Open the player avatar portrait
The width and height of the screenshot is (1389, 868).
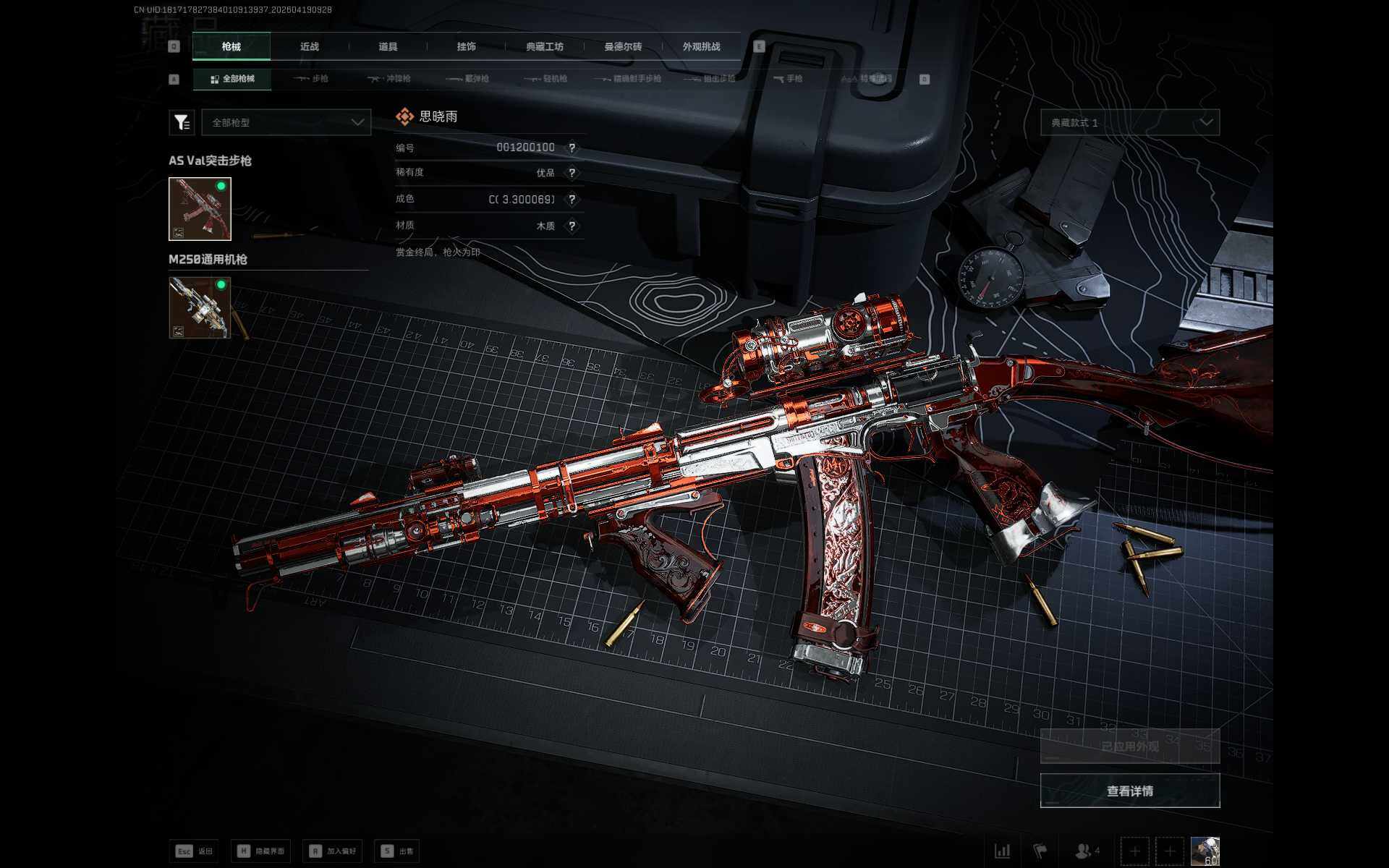(1205, 851)
